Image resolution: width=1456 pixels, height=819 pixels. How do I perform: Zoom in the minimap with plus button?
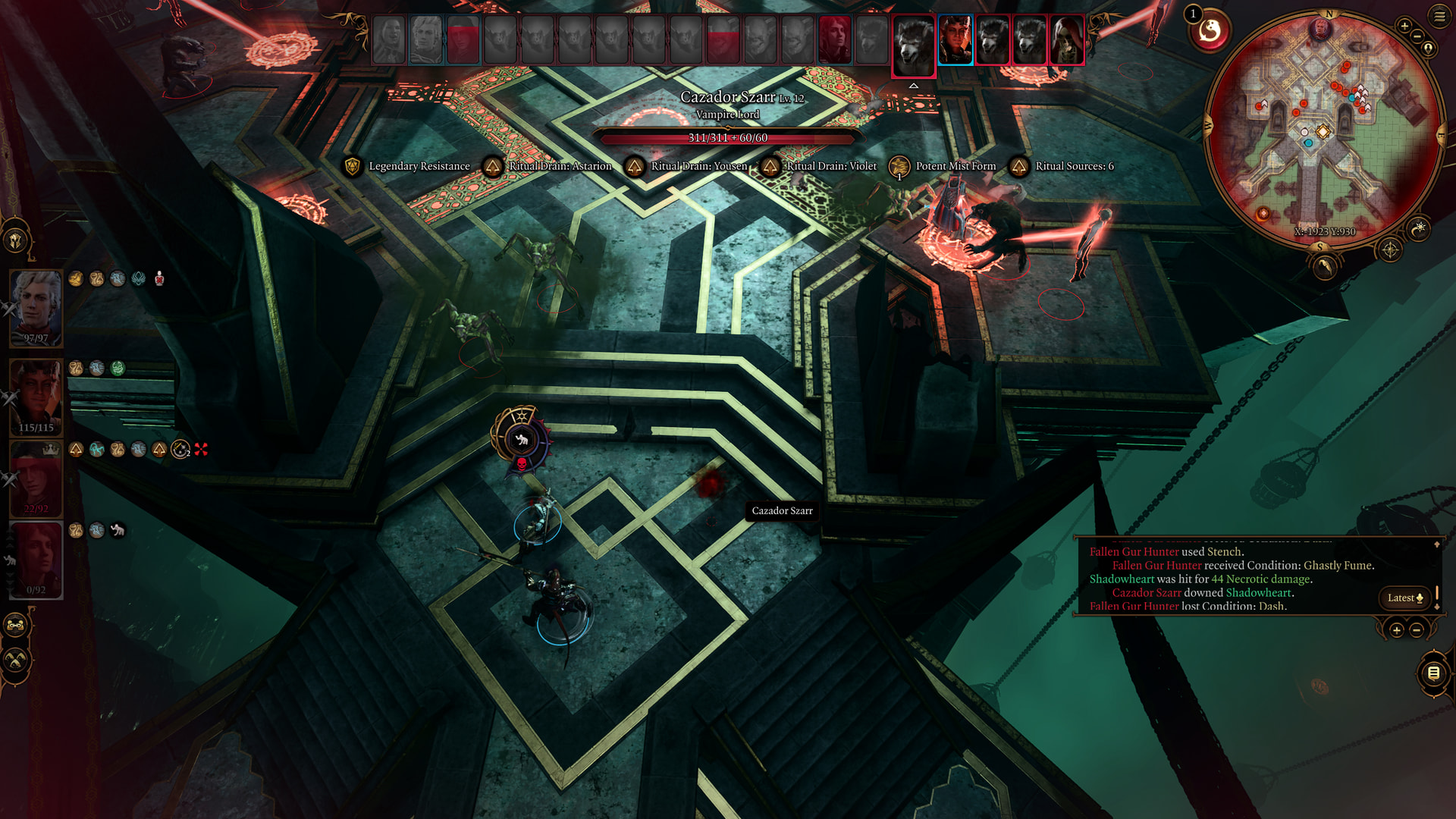pos(1404,26)
